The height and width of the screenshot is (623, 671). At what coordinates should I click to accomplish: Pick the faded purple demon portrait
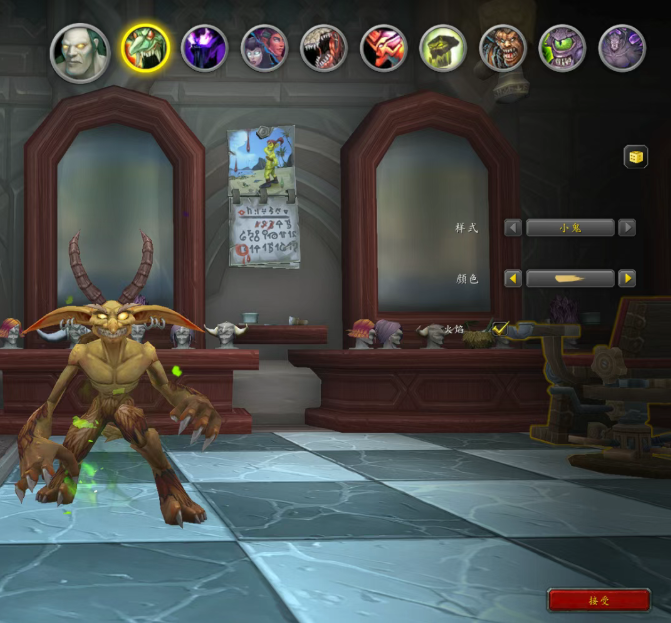click(x=622, y=48)
